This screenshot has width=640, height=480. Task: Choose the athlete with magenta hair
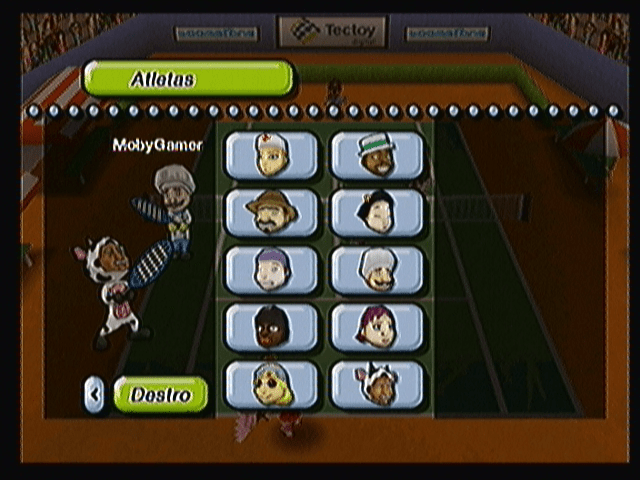pyautogui.click(x=377, y=327)
